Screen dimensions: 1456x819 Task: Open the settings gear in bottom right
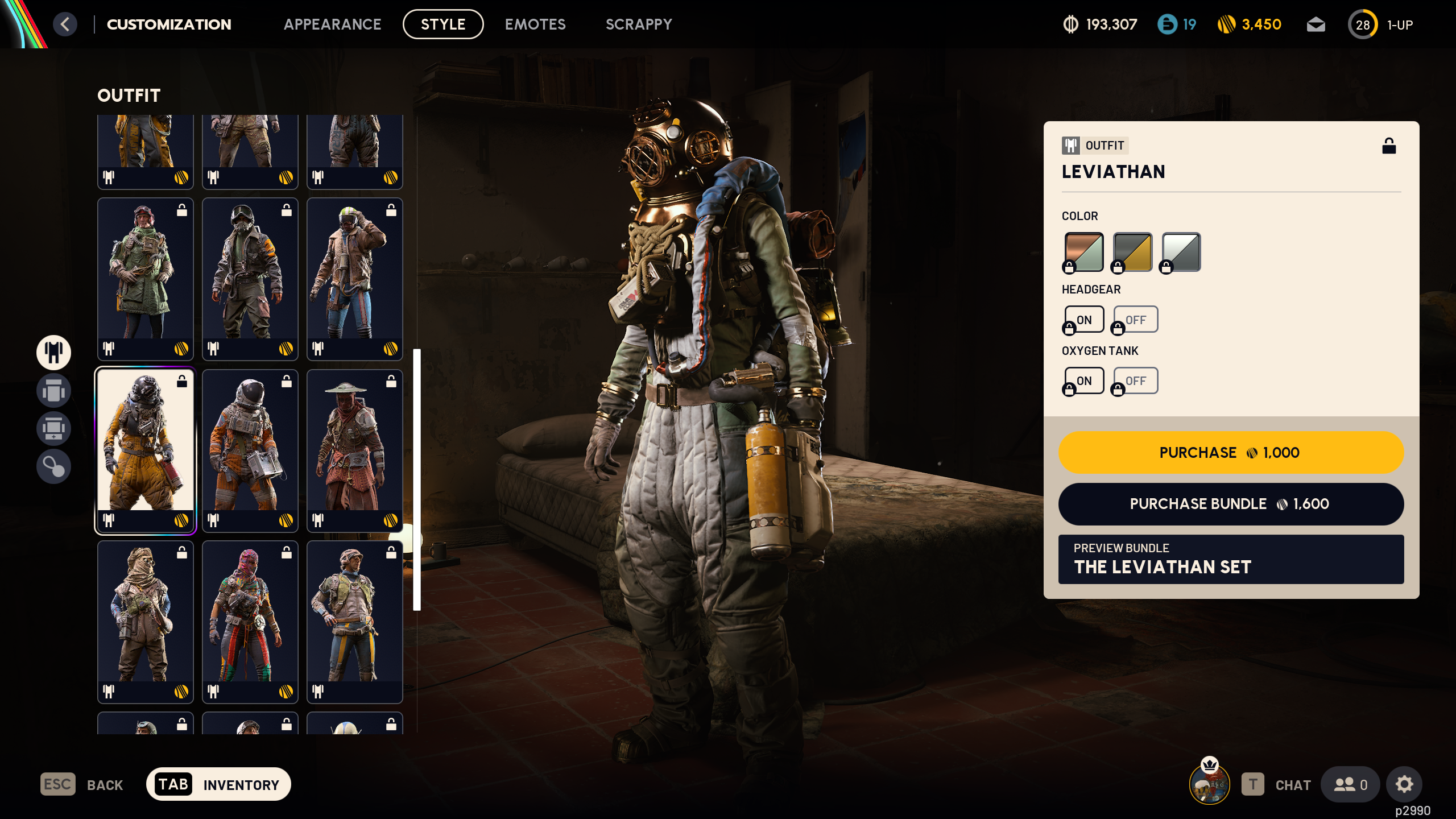pos(1404,784)
